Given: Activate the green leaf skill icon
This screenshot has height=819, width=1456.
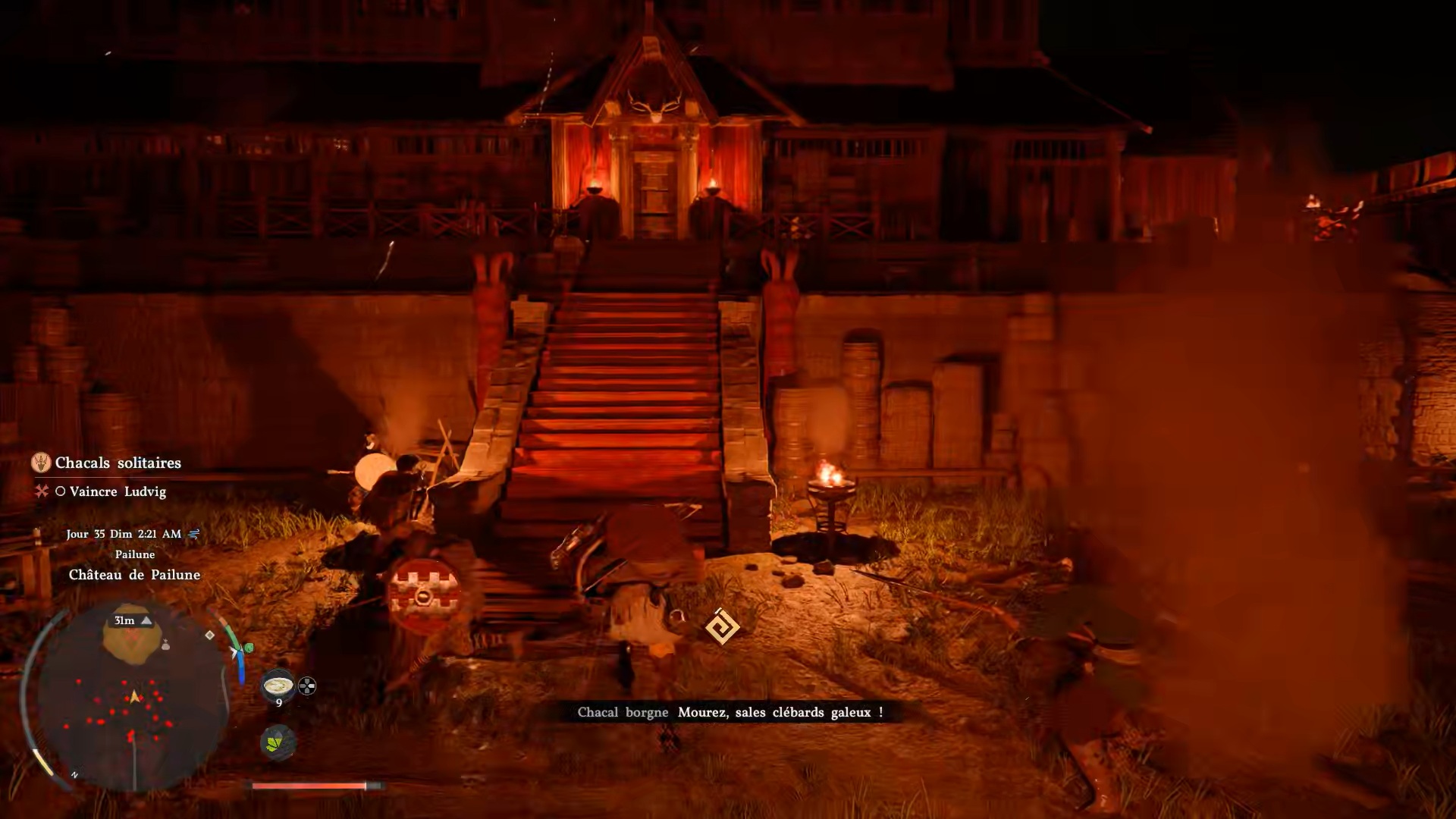Looking at the screenshot, I should 278,742.
